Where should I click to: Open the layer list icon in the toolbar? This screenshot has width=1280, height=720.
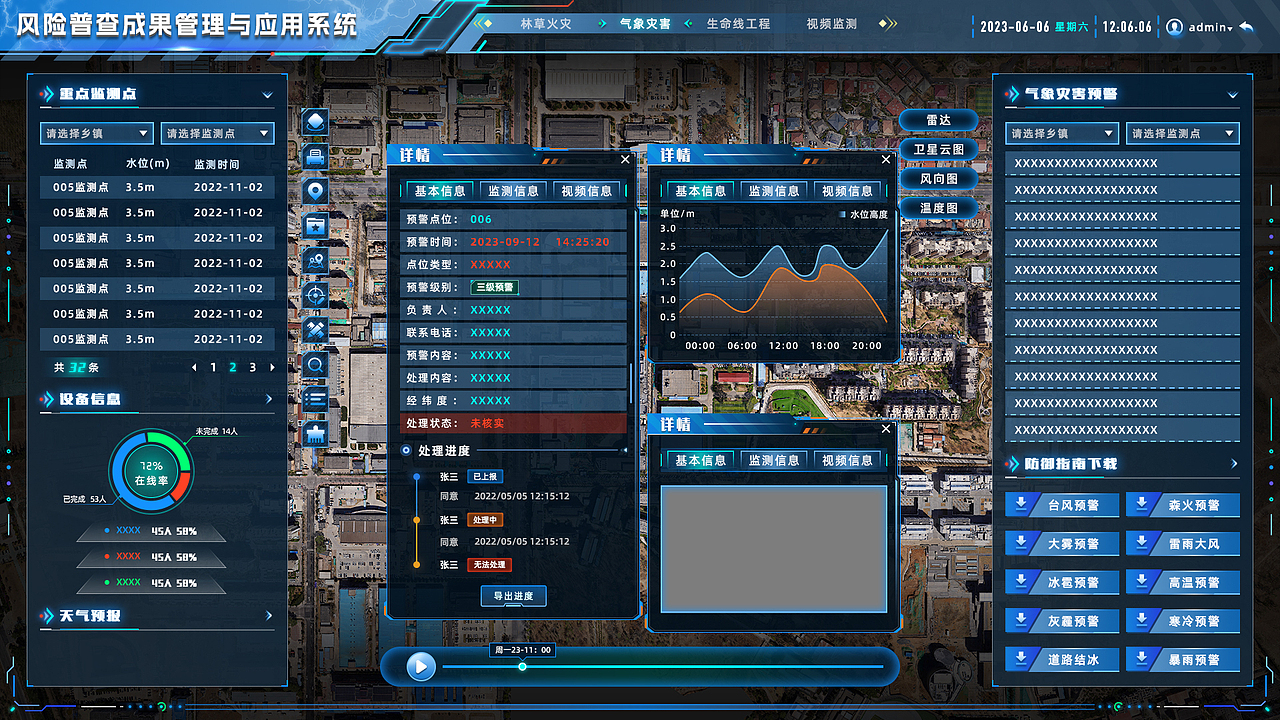(x=315, y=399)
